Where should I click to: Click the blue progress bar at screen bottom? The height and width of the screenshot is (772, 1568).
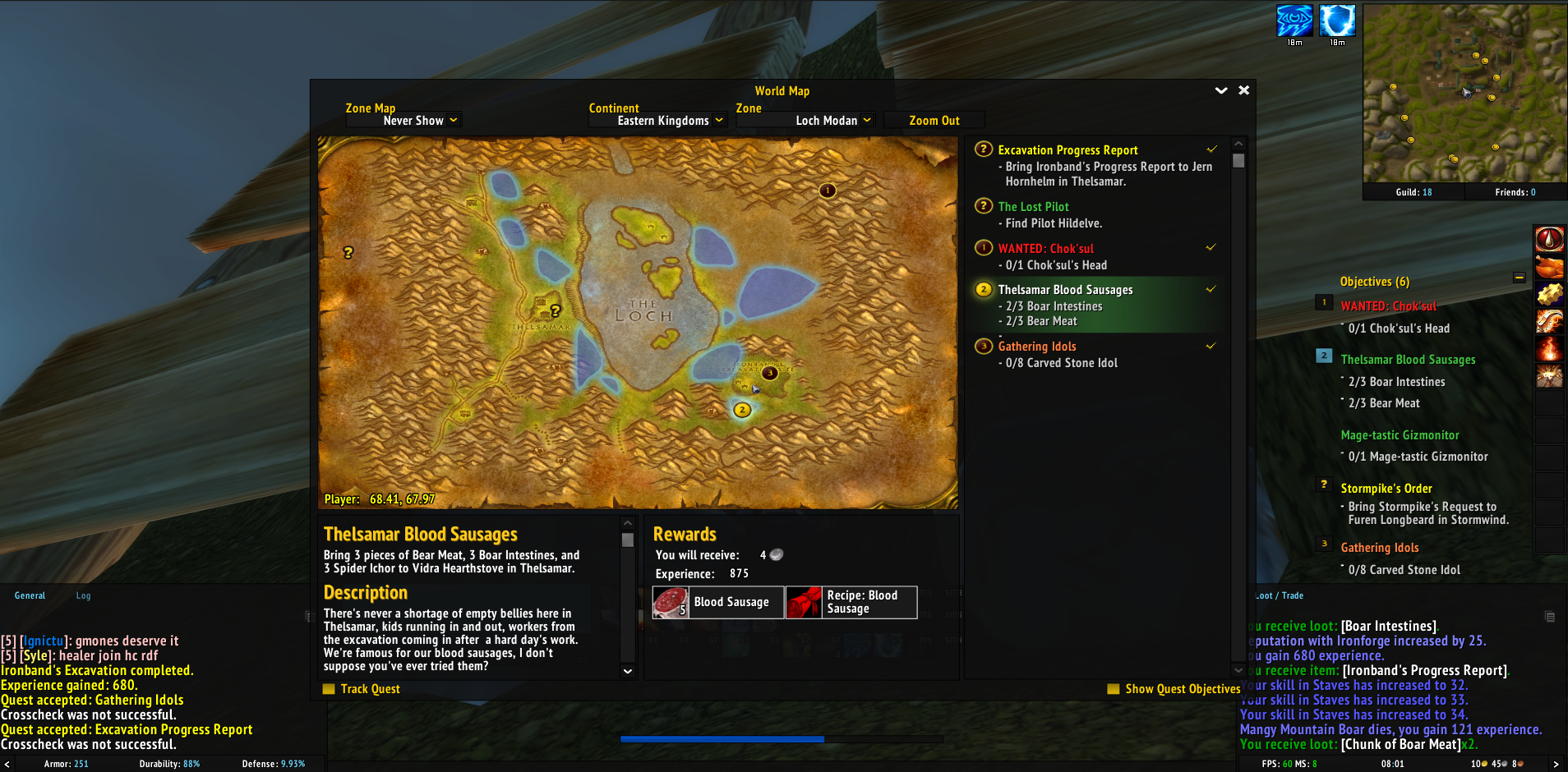coord(722,738)
